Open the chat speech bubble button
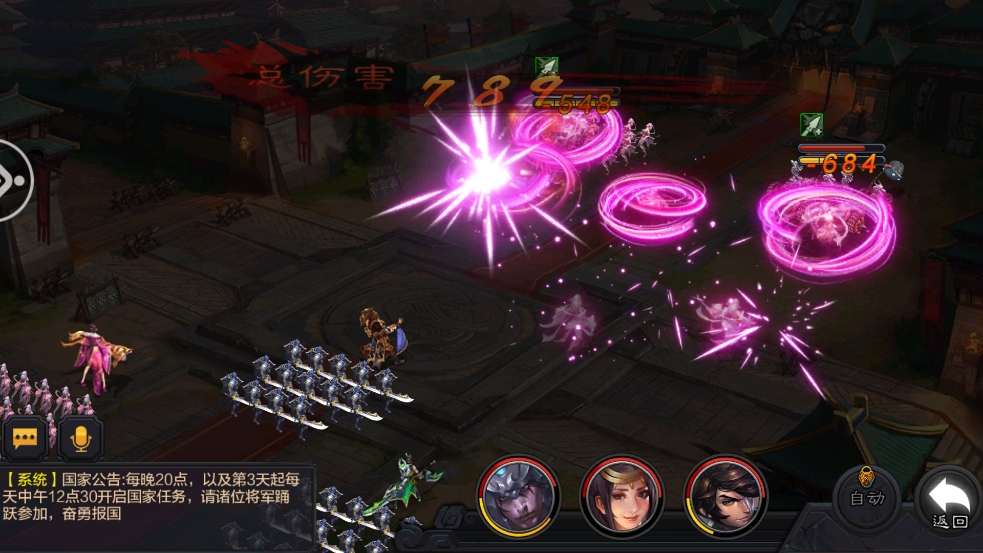Image resolution: width=983 pixels, height=553 pixels. point(25,438)
